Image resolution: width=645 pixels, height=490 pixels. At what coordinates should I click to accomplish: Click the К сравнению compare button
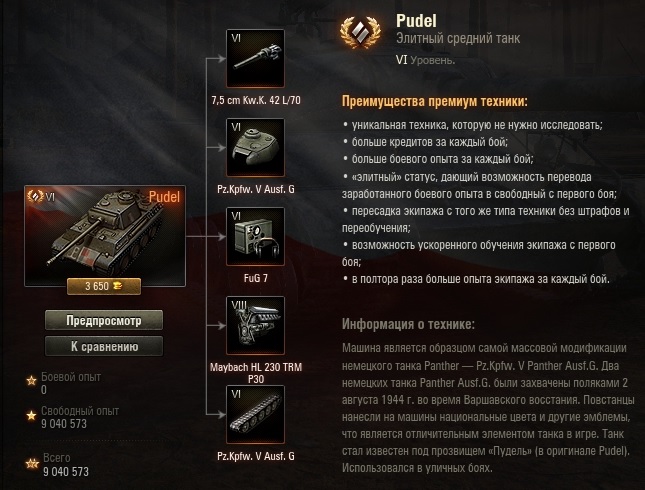click(x=104, y=346)
